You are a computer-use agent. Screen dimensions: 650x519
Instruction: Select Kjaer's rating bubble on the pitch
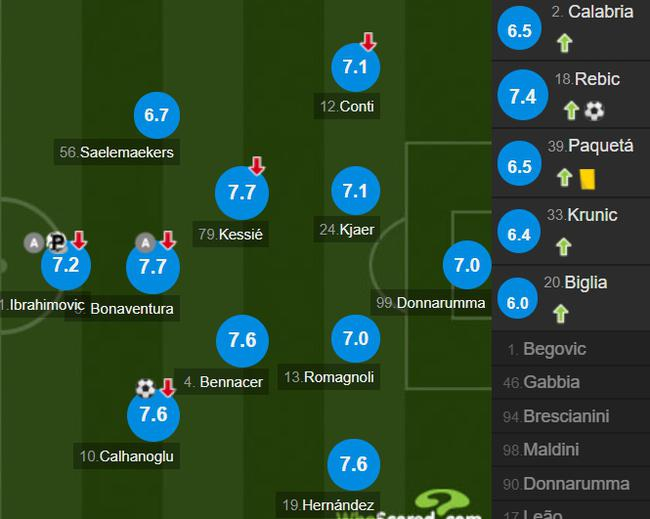pos(356,191)
